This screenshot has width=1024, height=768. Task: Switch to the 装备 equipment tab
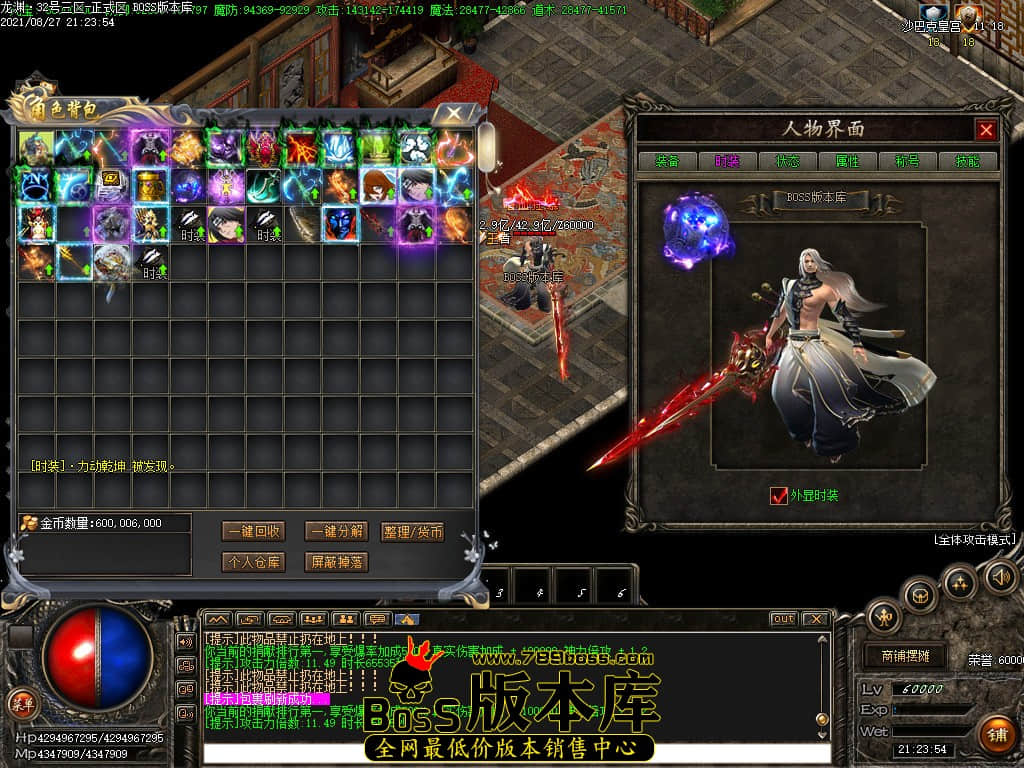click(667, 161)
